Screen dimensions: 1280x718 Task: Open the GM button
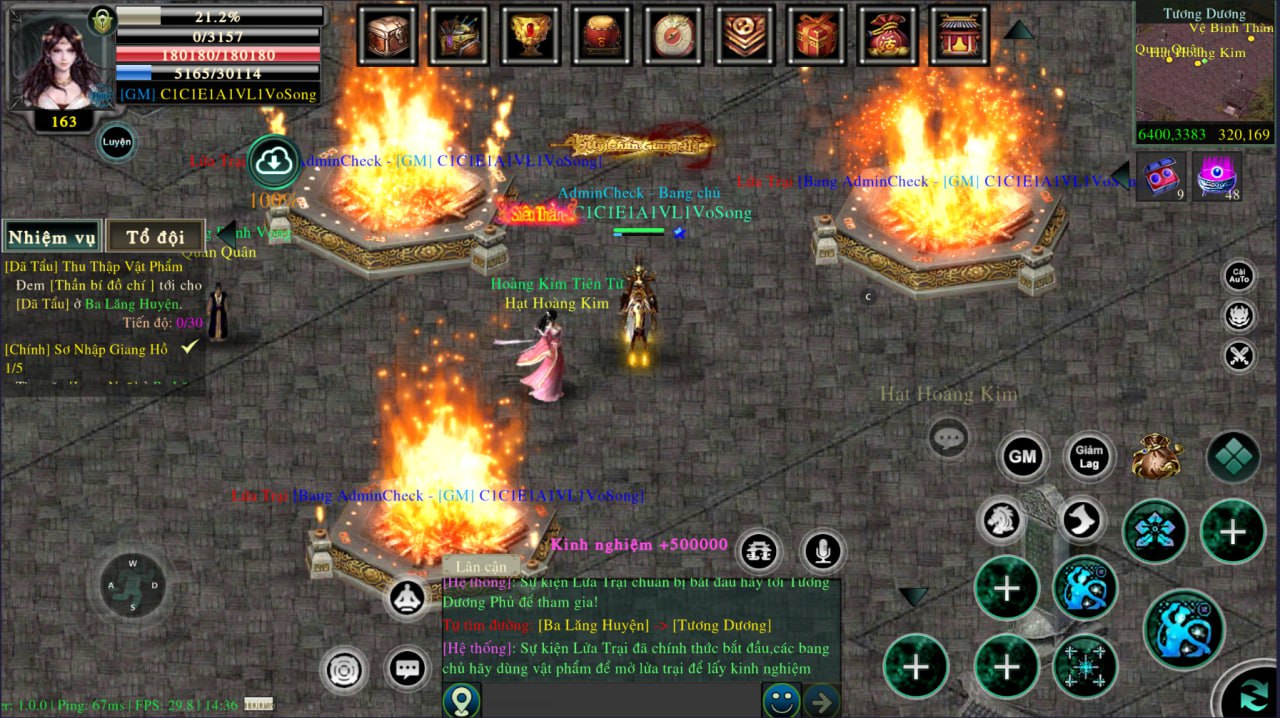(x=1022, y=457)
